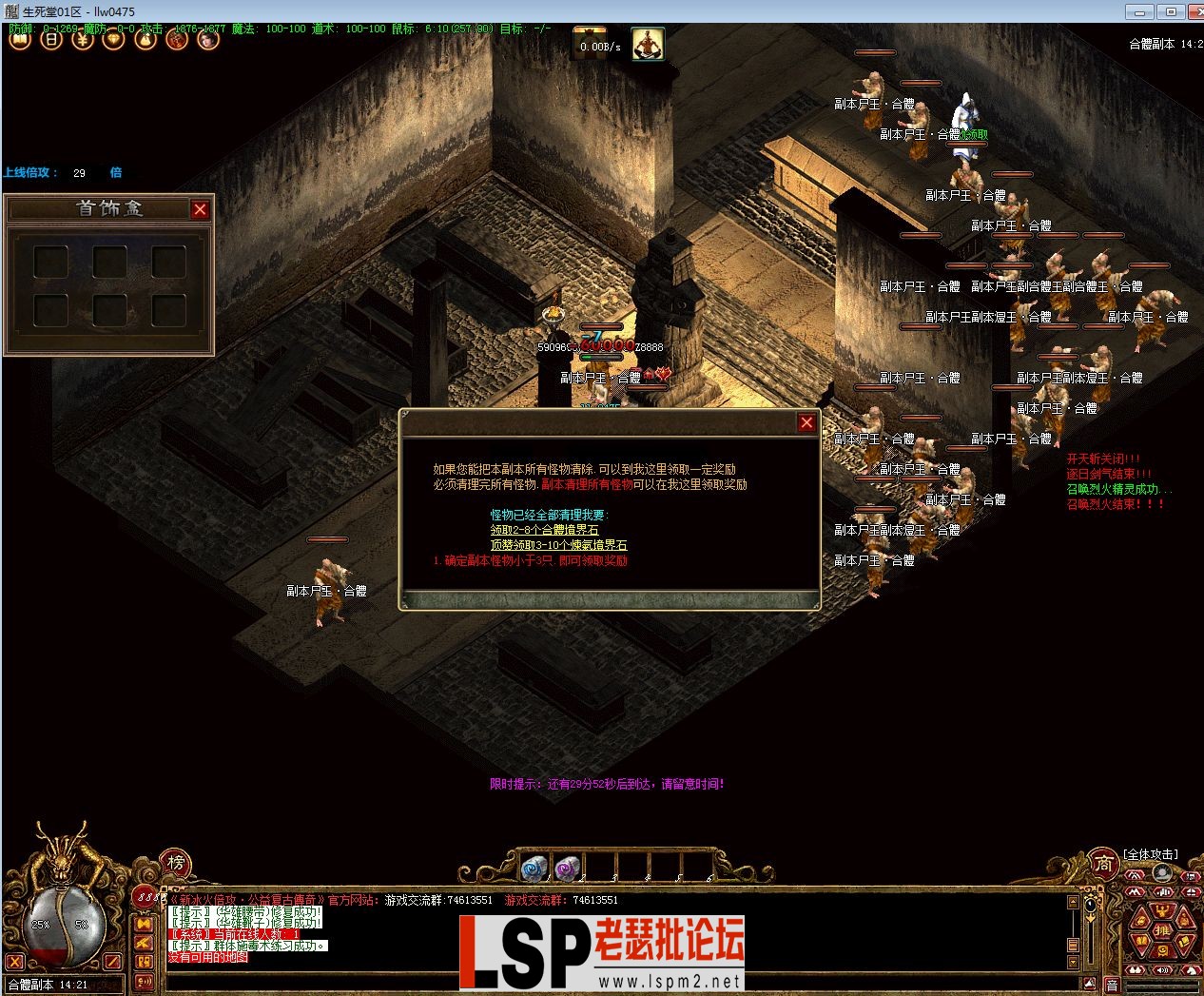Click the central 推 hexagon button
The width and height of the screenshot is (1204, 996).
tap(1161, 929)
